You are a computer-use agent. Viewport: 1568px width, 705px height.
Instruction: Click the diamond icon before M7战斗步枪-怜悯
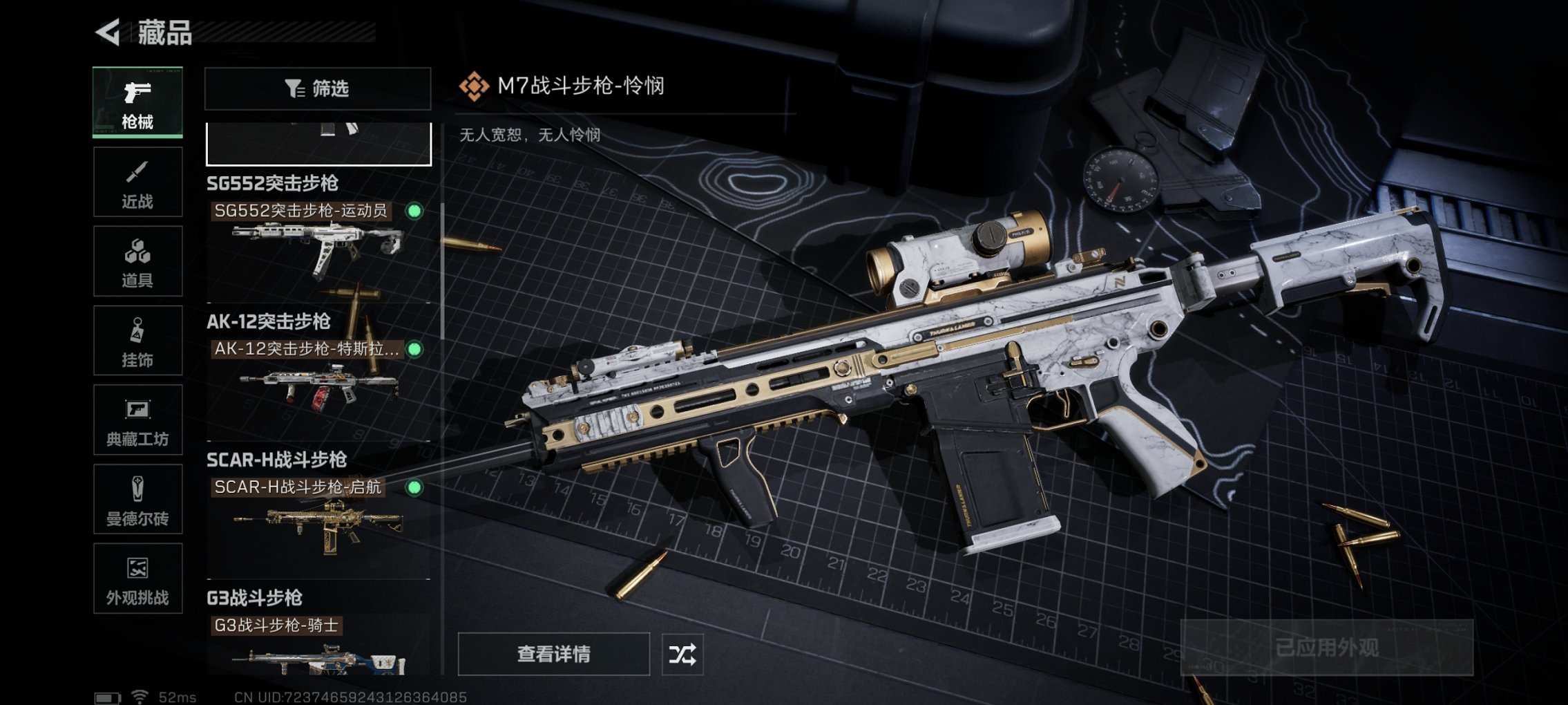(472, 88)
